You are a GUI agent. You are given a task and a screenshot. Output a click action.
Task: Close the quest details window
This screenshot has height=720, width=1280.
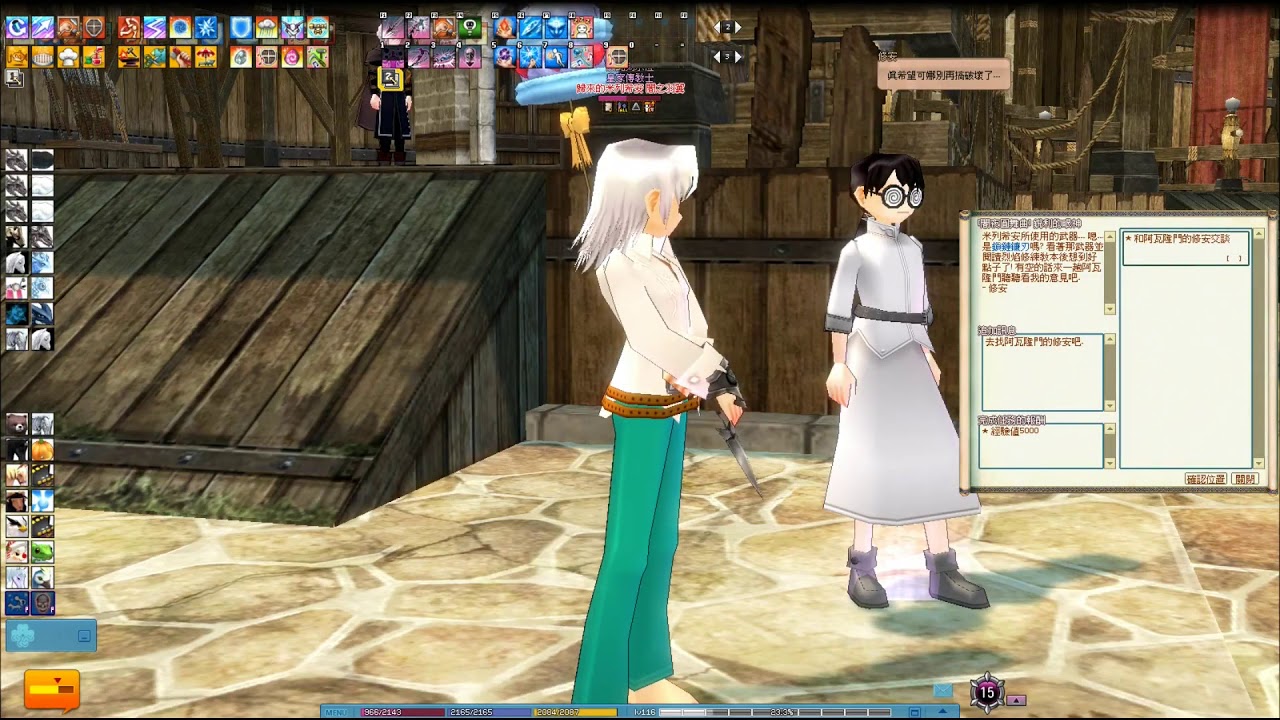1245,479
